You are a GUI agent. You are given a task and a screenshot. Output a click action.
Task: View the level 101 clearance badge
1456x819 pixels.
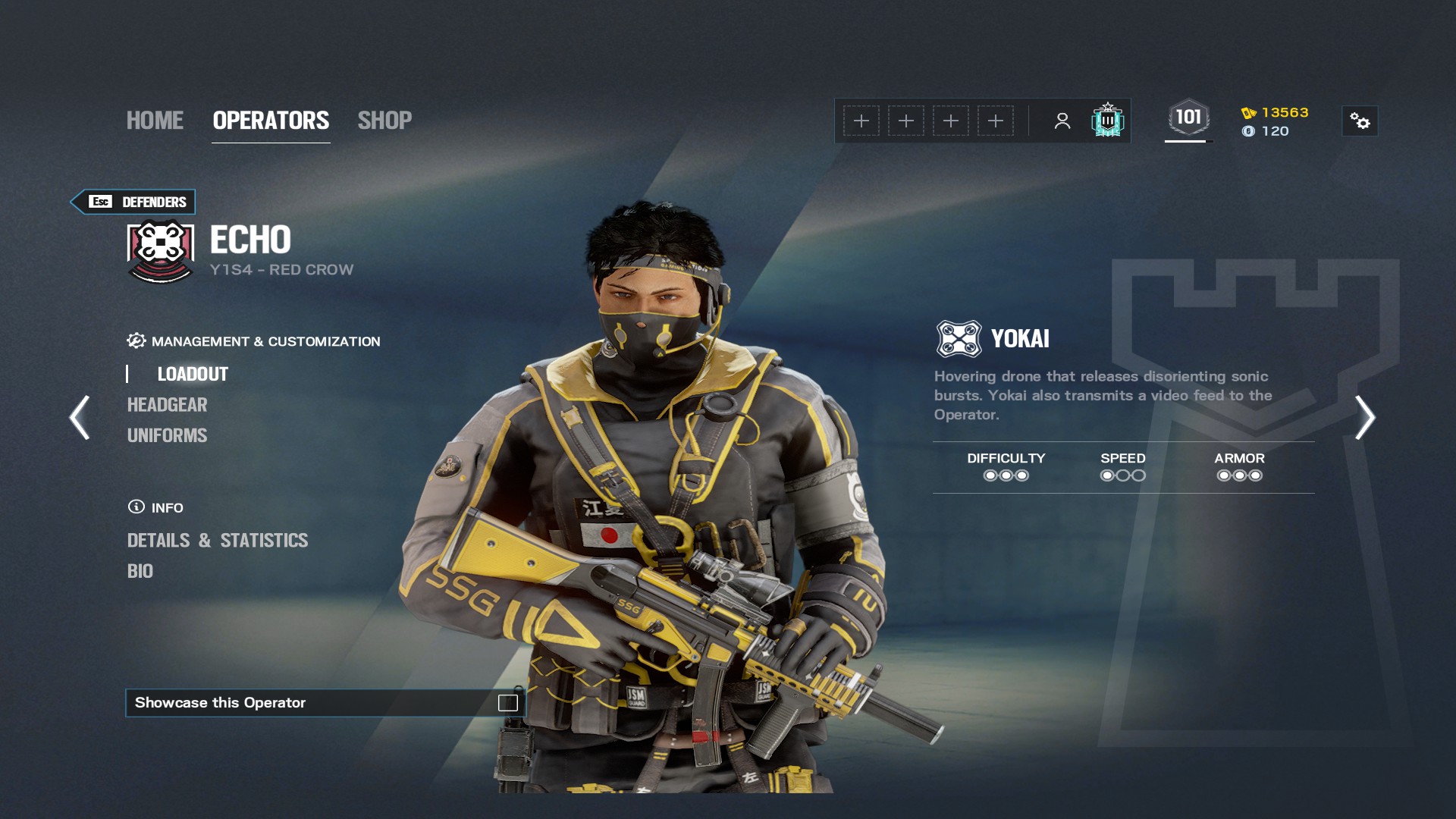tap(1188, 118)
